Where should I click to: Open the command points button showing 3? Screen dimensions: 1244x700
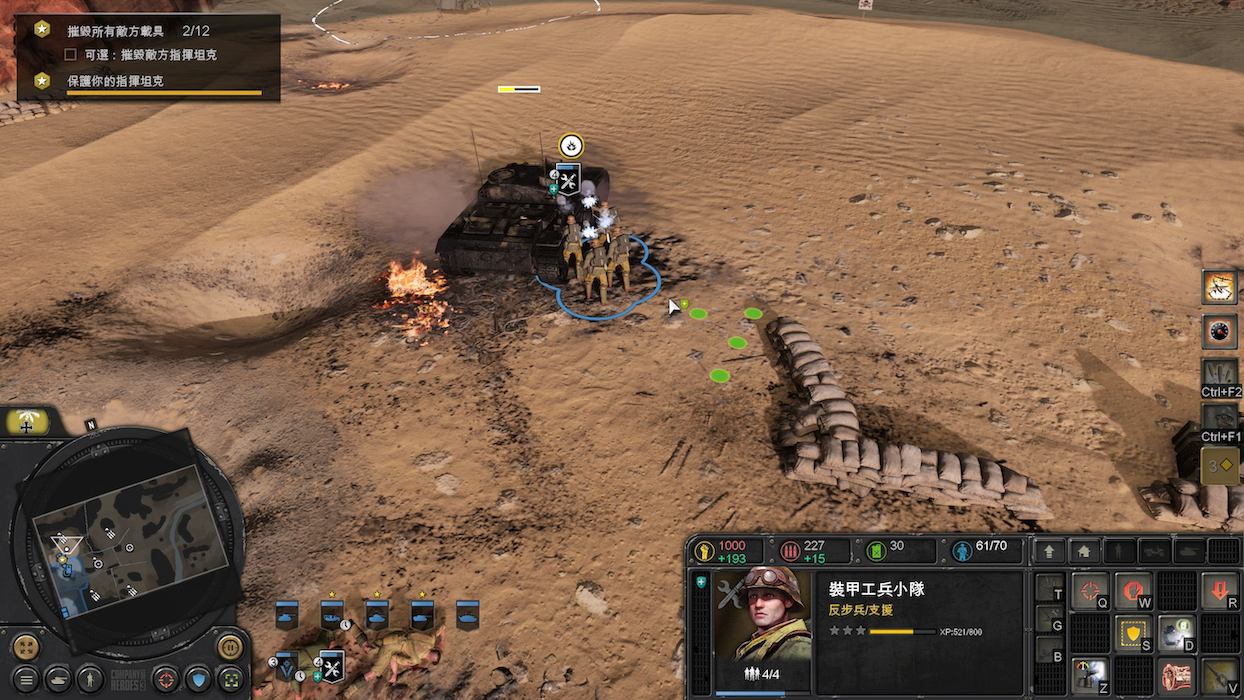1219,466
